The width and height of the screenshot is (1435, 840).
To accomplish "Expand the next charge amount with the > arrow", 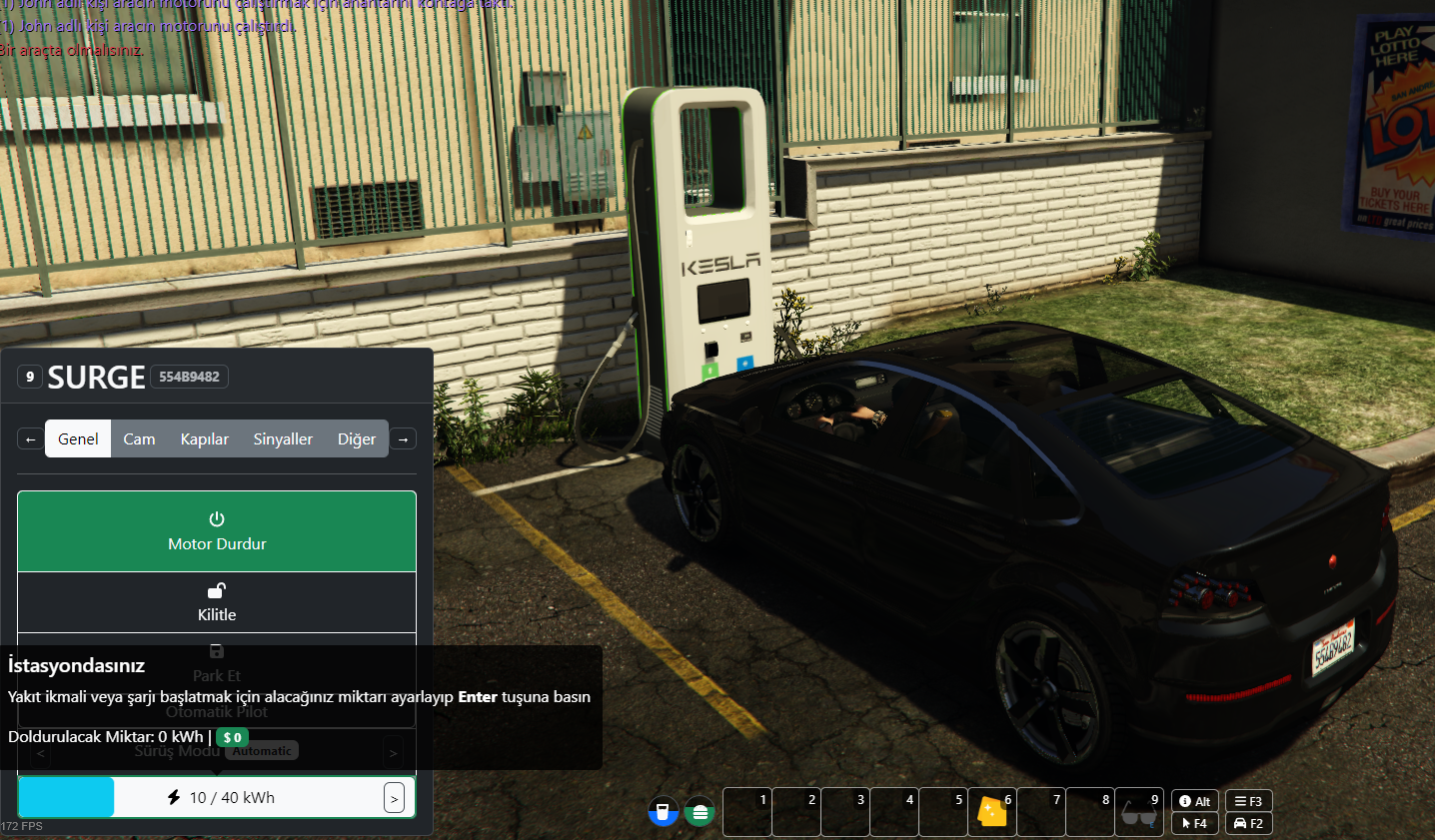I will tap(395, 797).
